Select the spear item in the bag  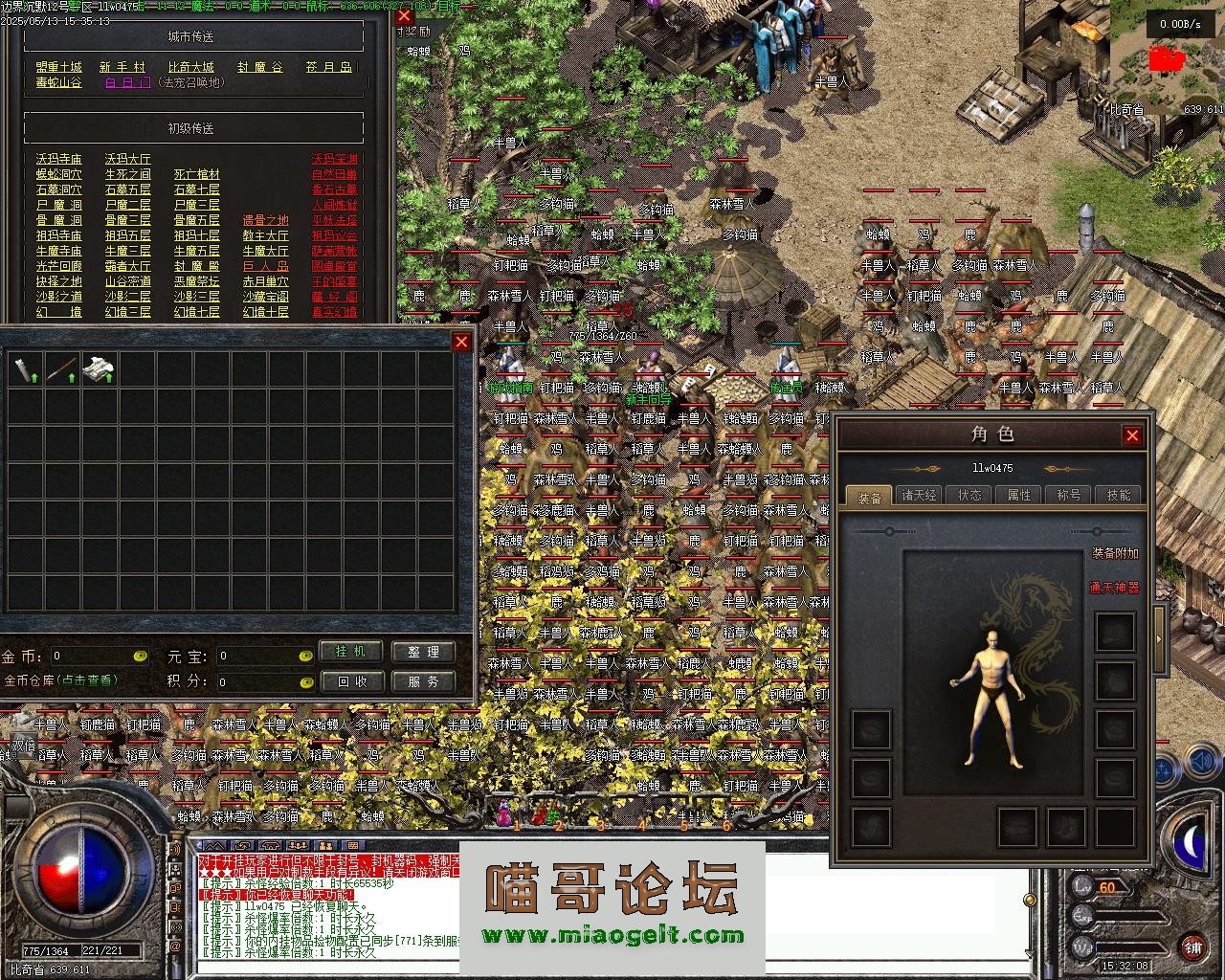61,368
